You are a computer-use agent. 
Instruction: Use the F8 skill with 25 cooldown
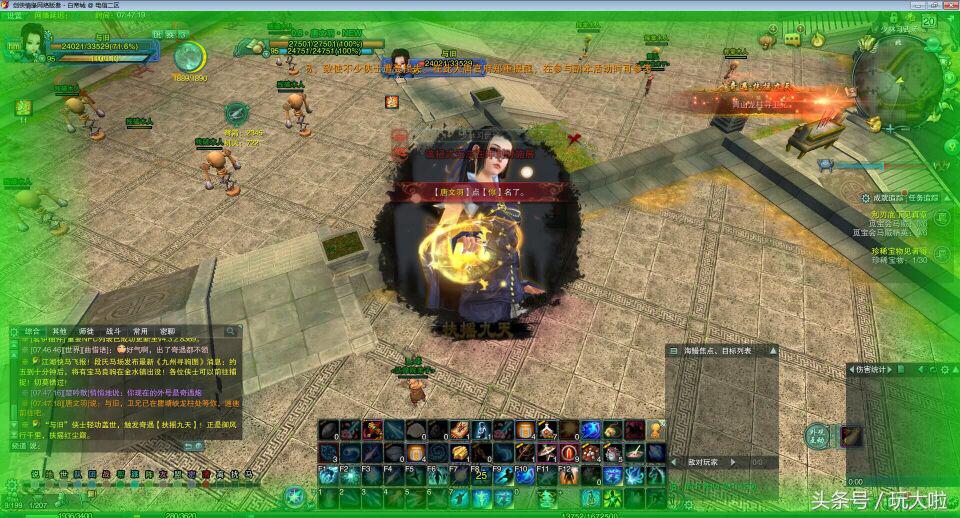click(480, 476)
